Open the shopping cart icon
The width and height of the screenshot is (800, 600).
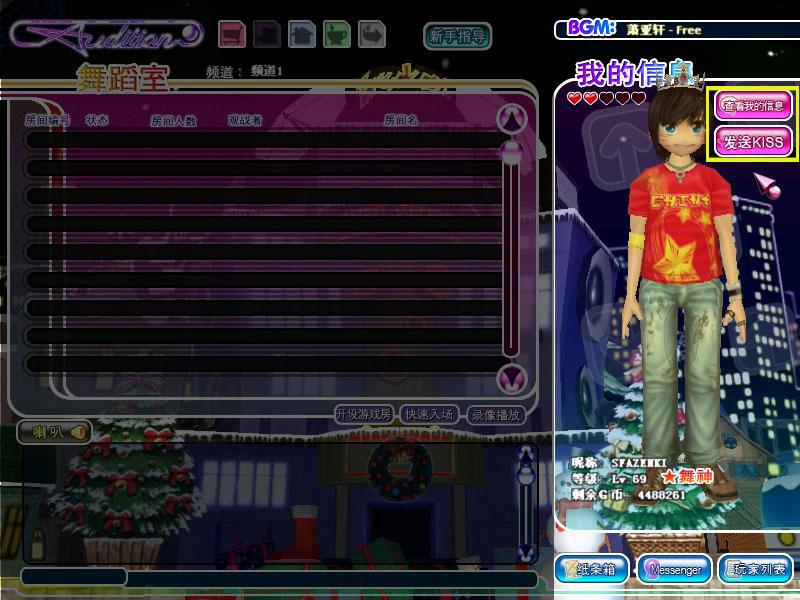point(232,35)
